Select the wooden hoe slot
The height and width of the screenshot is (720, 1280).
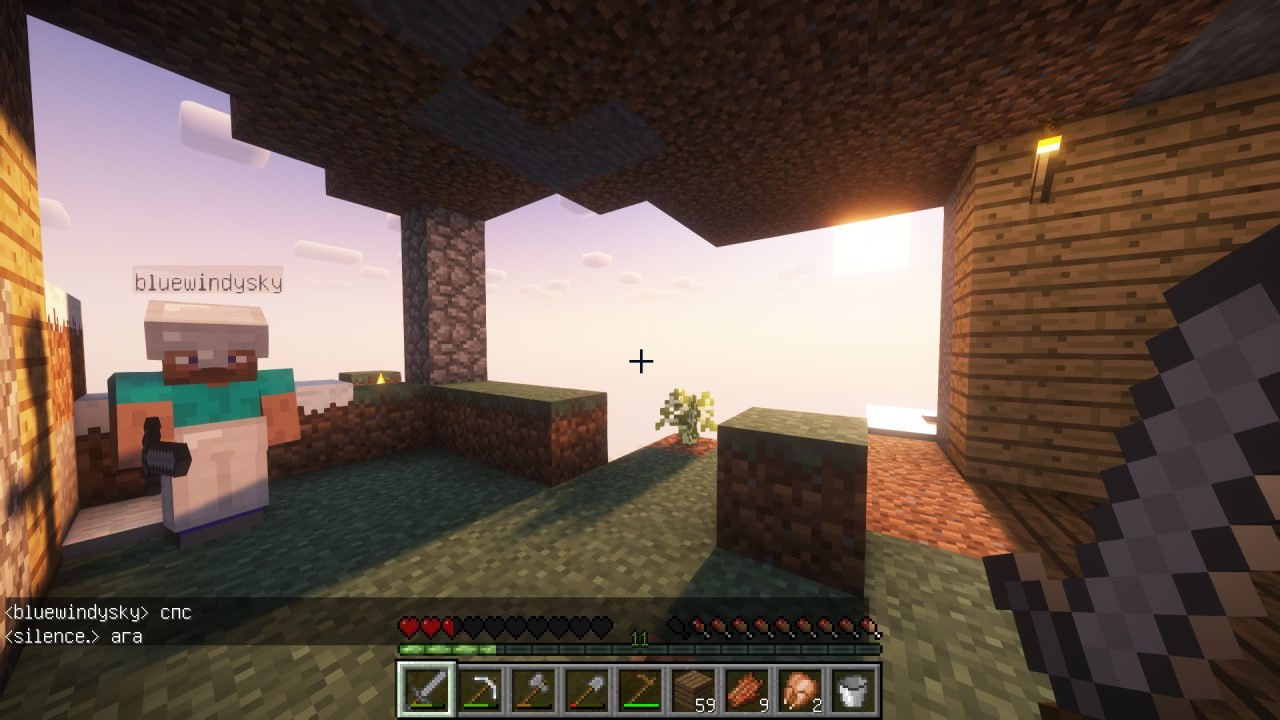tap(640, 690)
